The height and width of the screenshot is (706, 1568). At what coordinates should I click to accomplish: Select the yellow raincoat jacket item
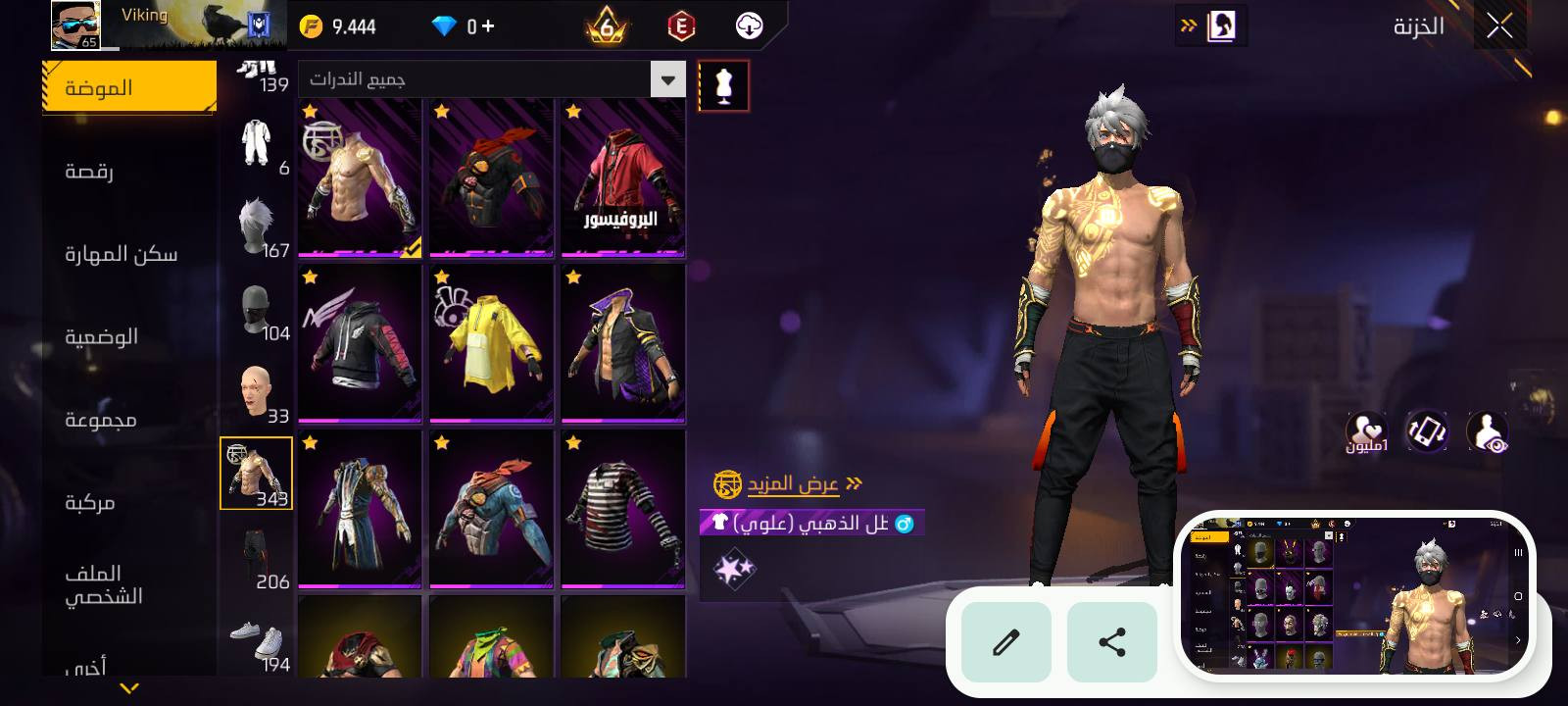pyautogui.click(x=491, y=343)
